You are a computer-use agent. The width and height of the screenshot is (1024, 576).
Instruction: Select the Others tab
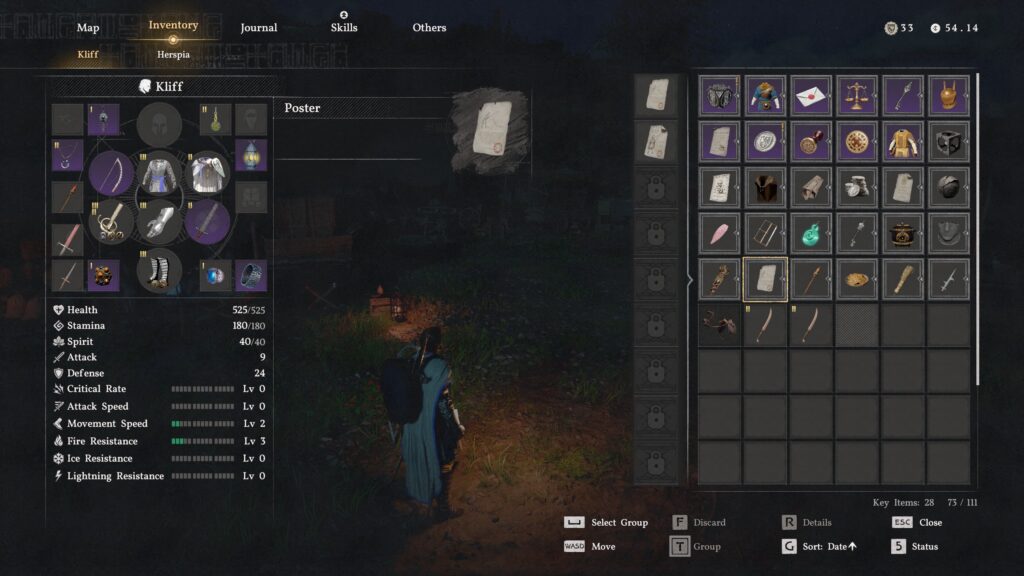pyautogui.click(x=429, y=28)
